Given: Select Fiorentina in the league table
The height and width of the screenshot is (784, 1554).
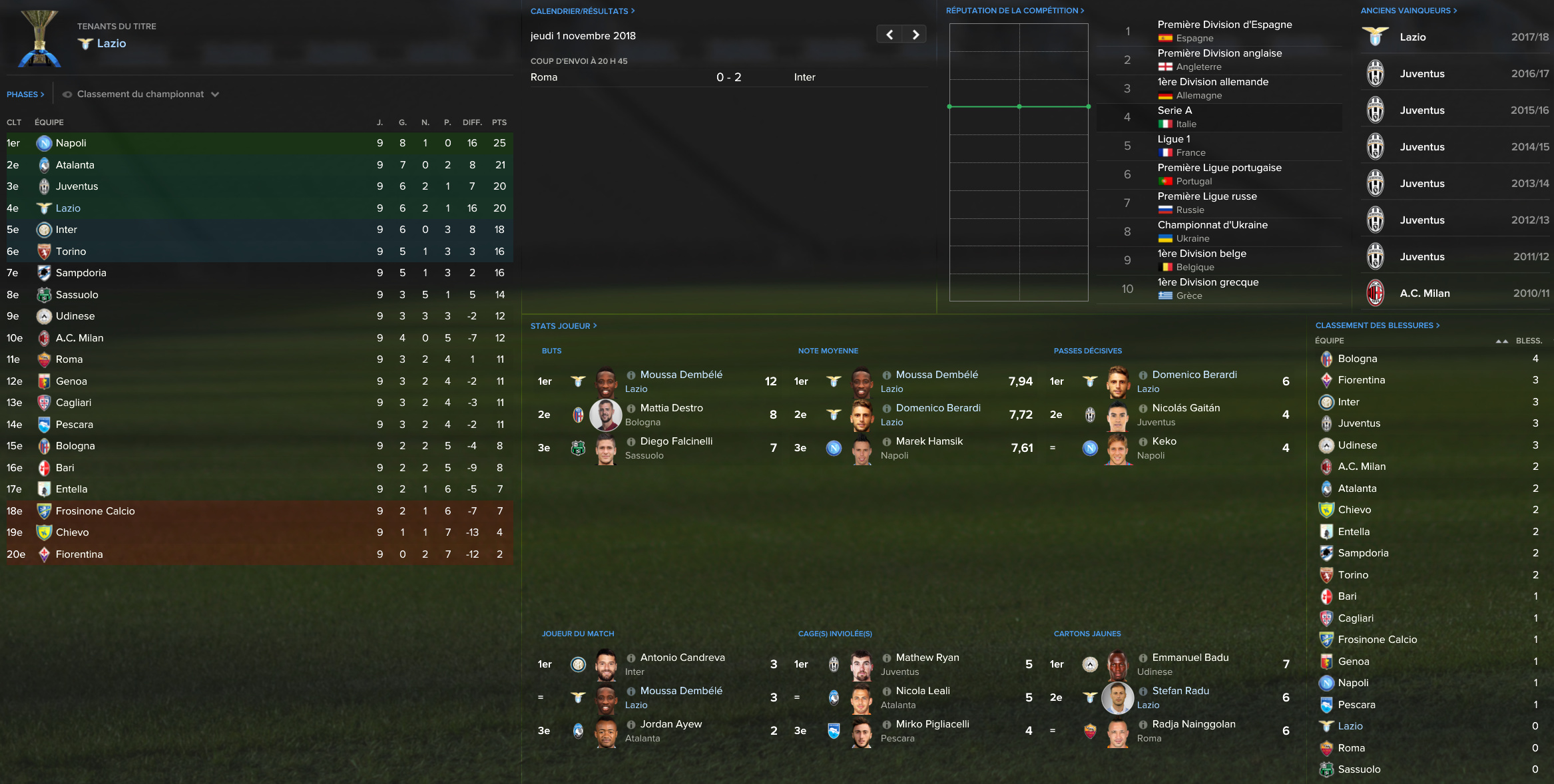Looking at the screenshot, I should pyautogui.click(x=79, y=554).
